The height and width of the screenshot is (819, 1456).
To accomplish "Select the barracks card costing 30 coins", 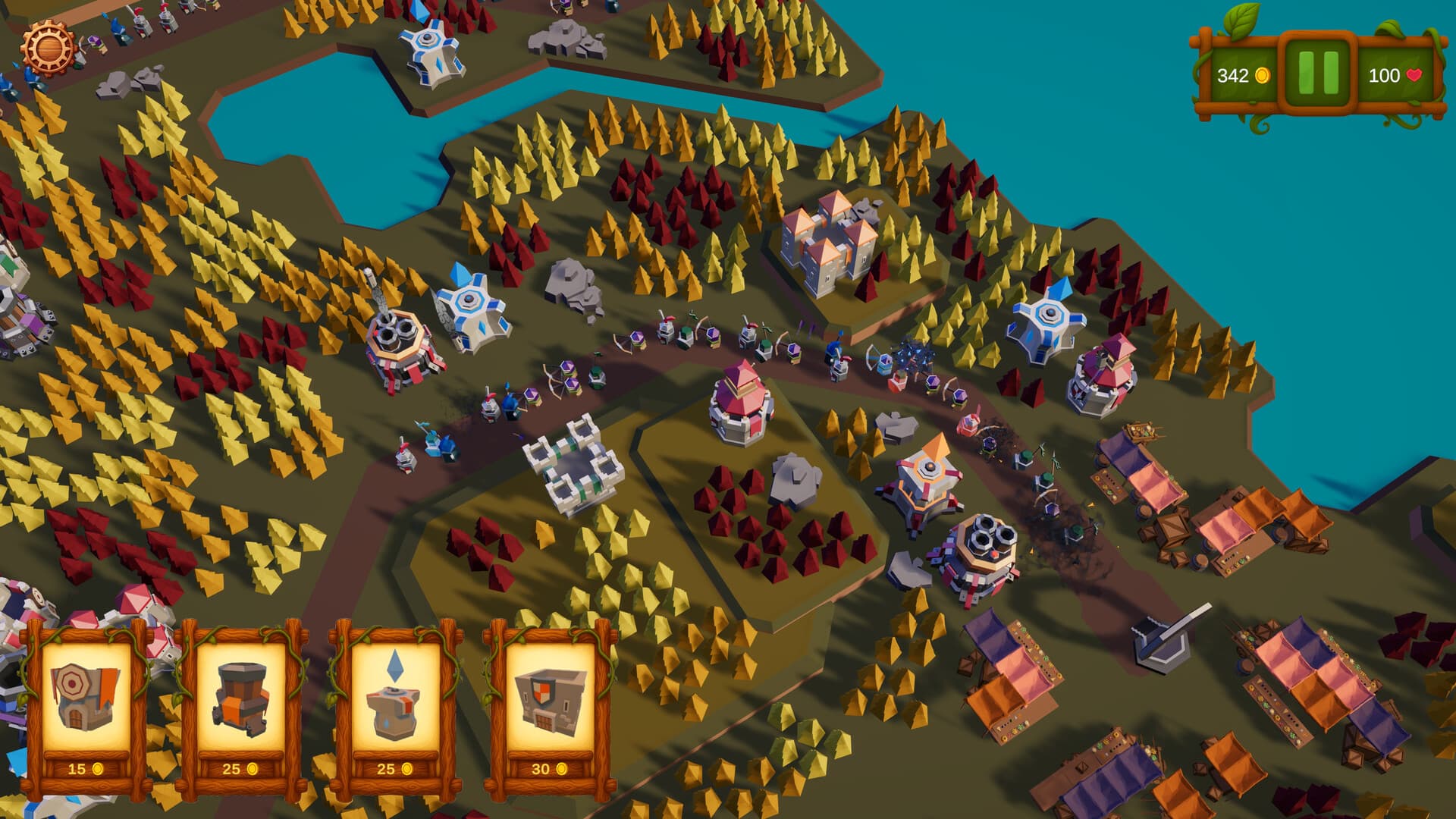I will coord(550,698).
